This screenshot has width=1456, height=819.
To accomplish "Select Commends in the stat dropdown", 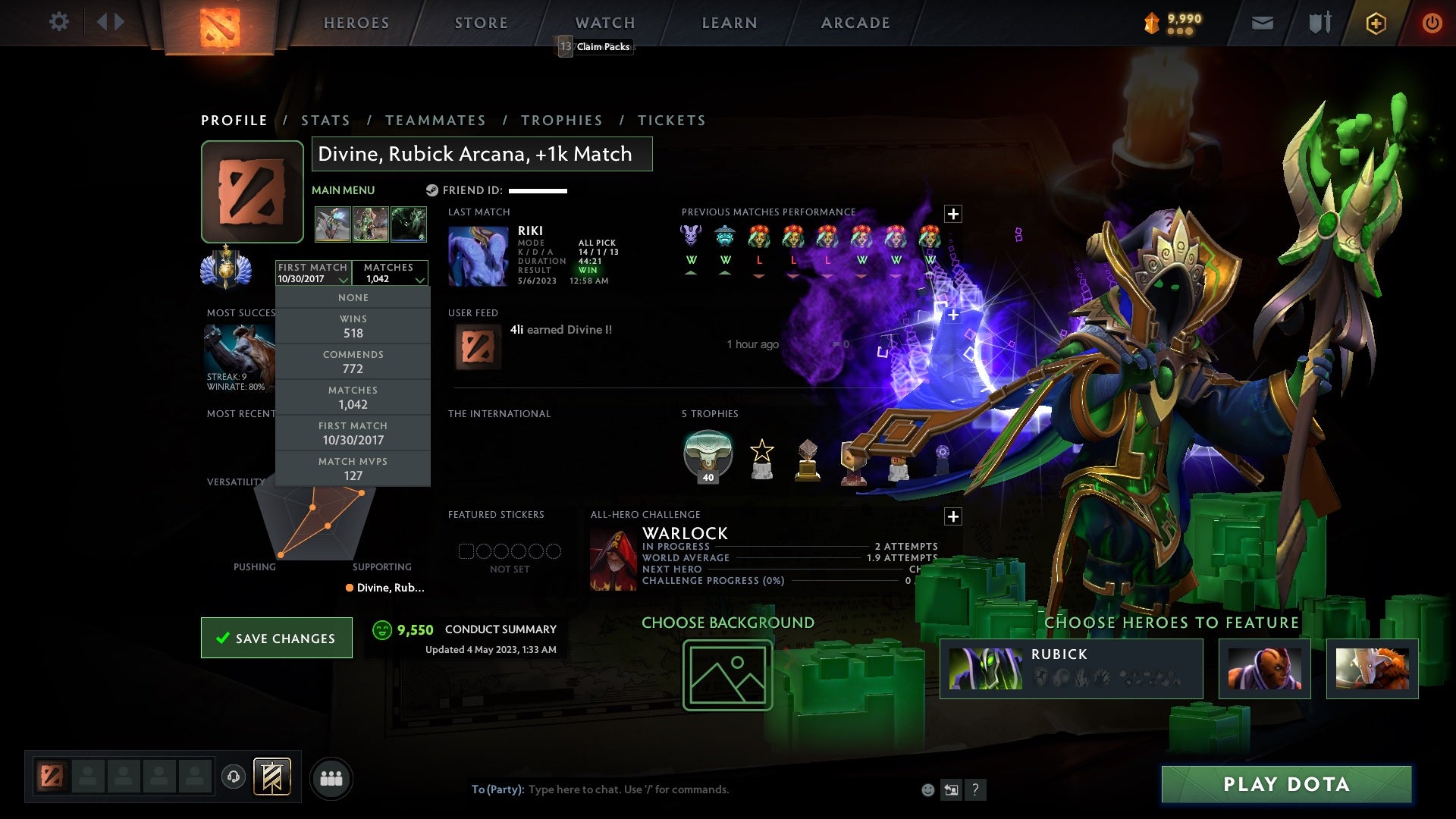I will tap(353, 362).
